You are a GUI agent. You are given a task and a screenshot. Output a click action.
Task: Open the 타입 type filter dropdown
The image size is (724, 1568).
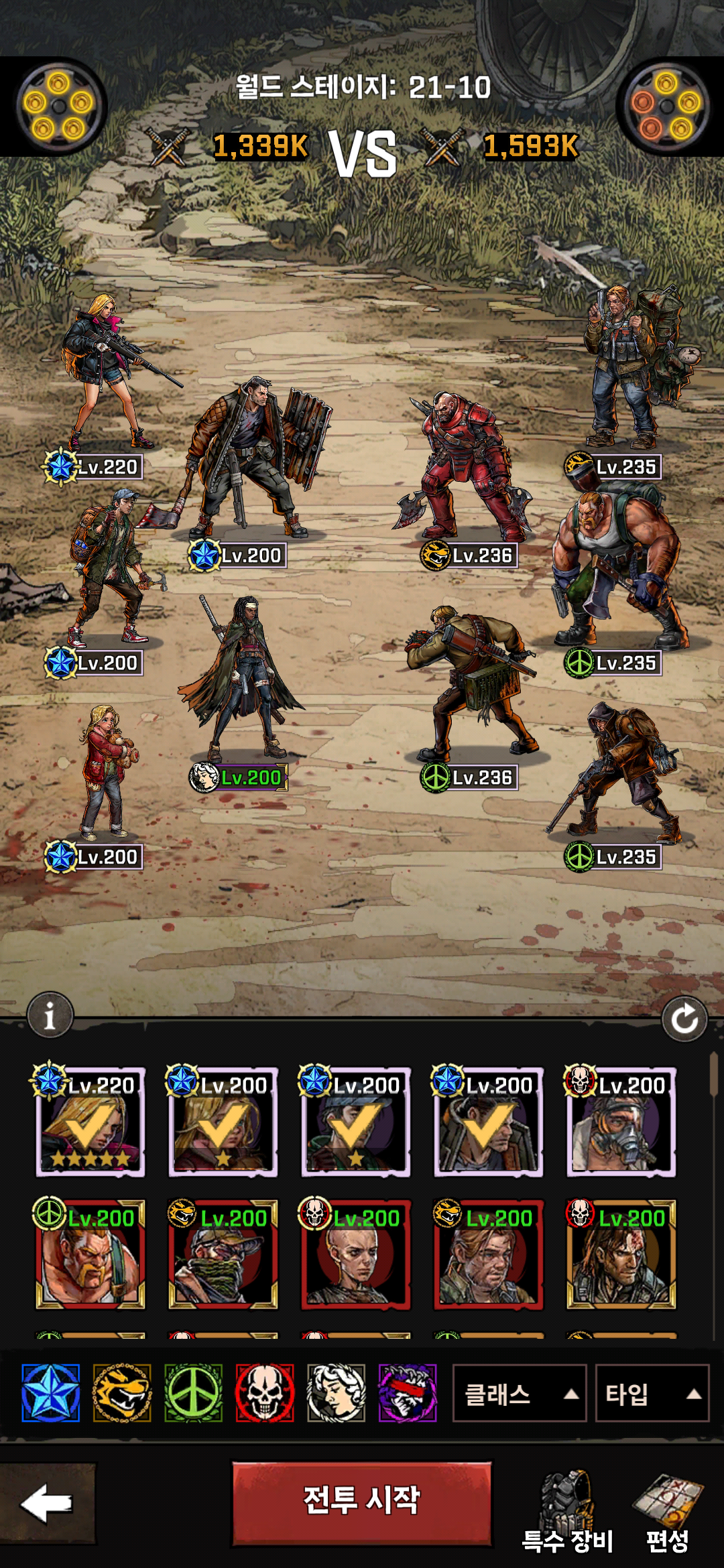coord(652,1393)
